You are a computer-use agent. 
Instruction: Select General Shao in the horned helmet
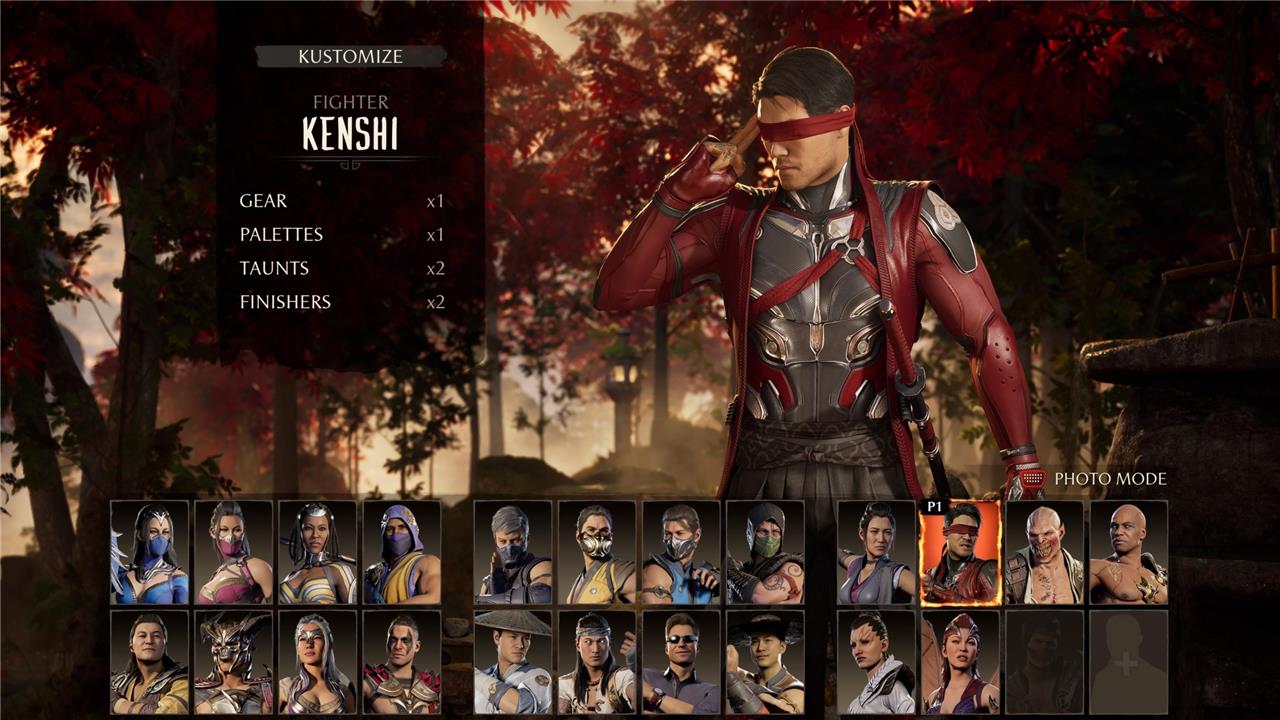pos(234,662)
